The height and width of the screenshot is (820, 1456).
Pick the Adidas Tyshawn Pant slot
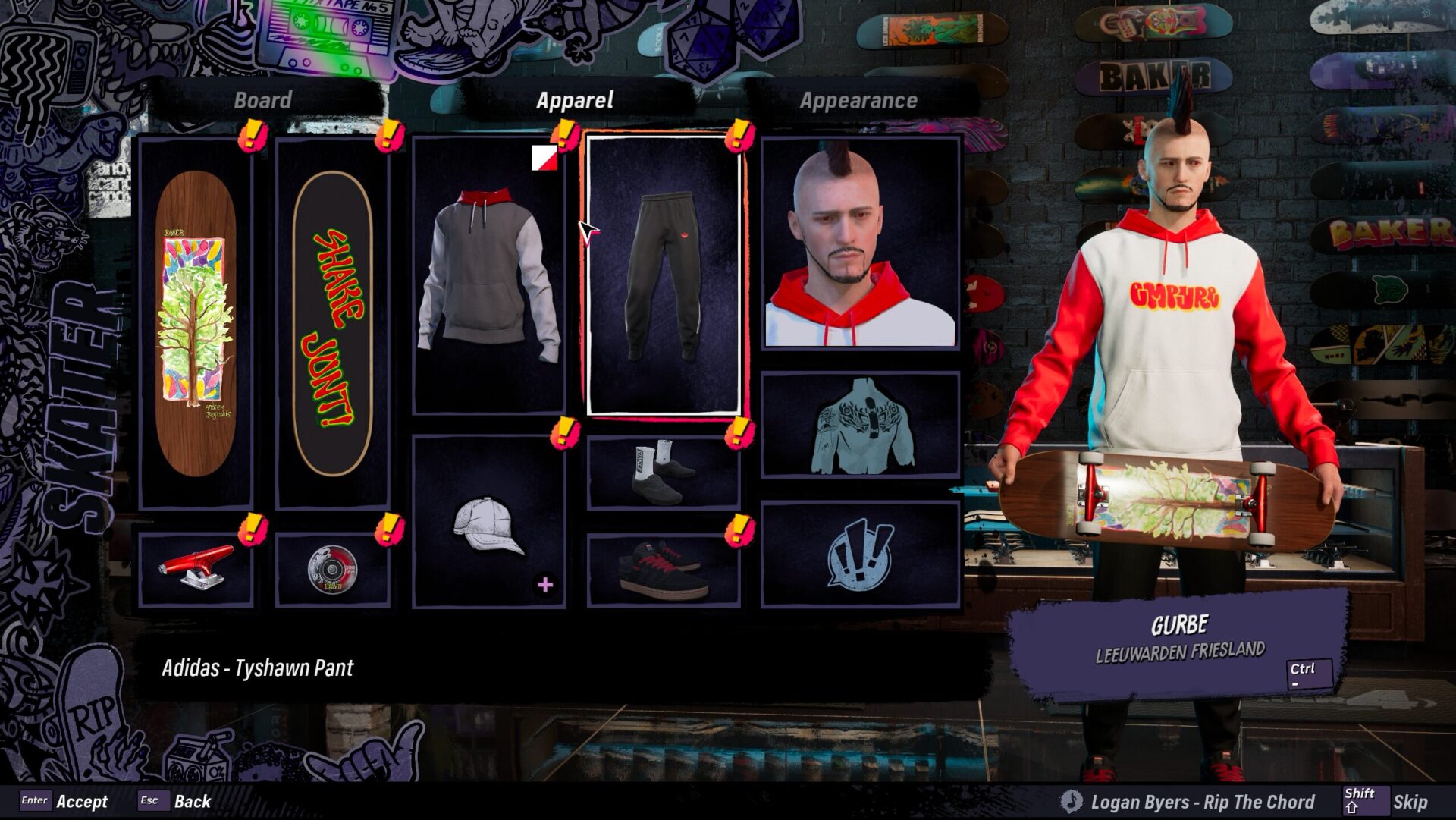tap(664, 275)
